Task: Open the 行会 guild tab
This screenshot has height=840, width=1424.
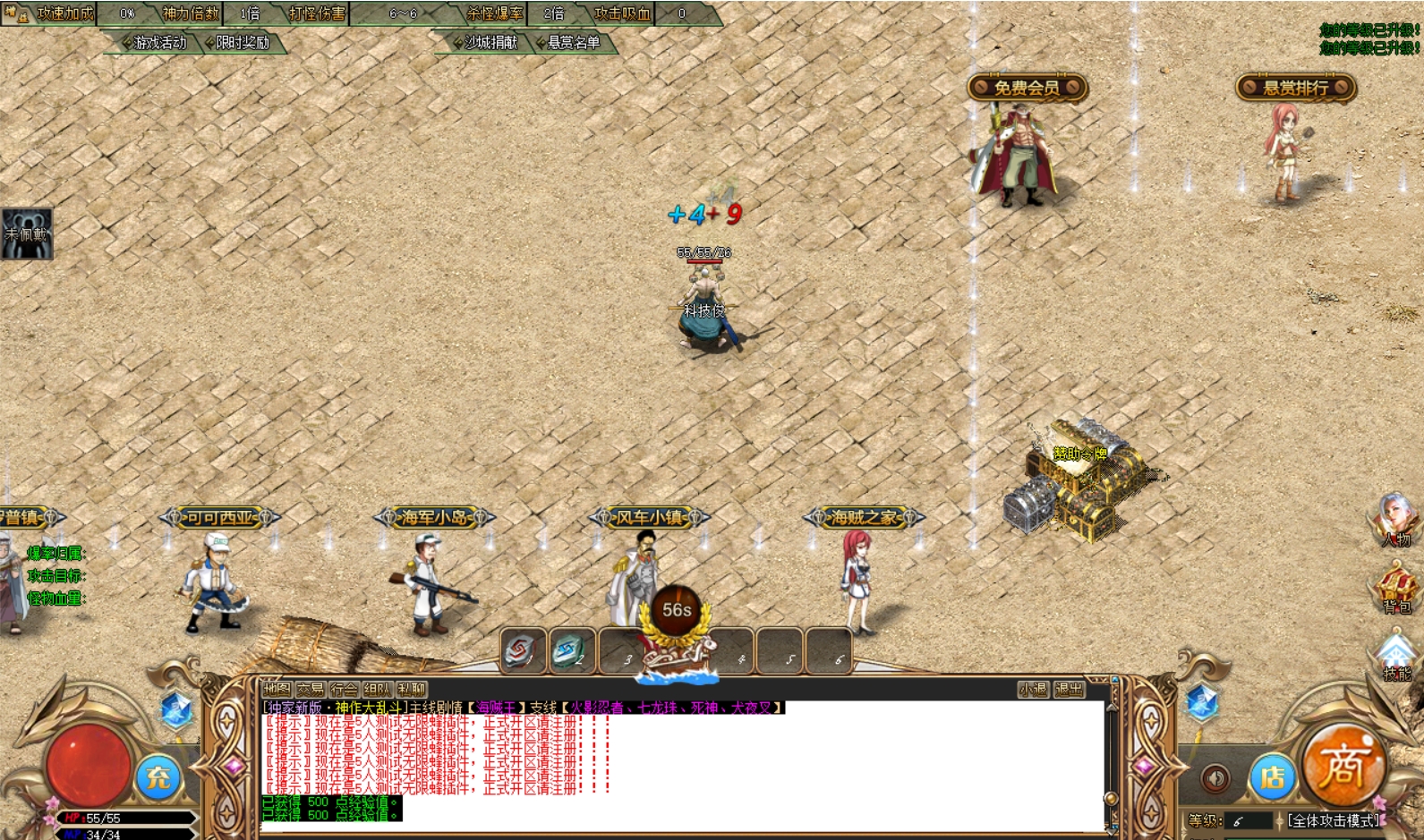Action: [x=344, y=689]
